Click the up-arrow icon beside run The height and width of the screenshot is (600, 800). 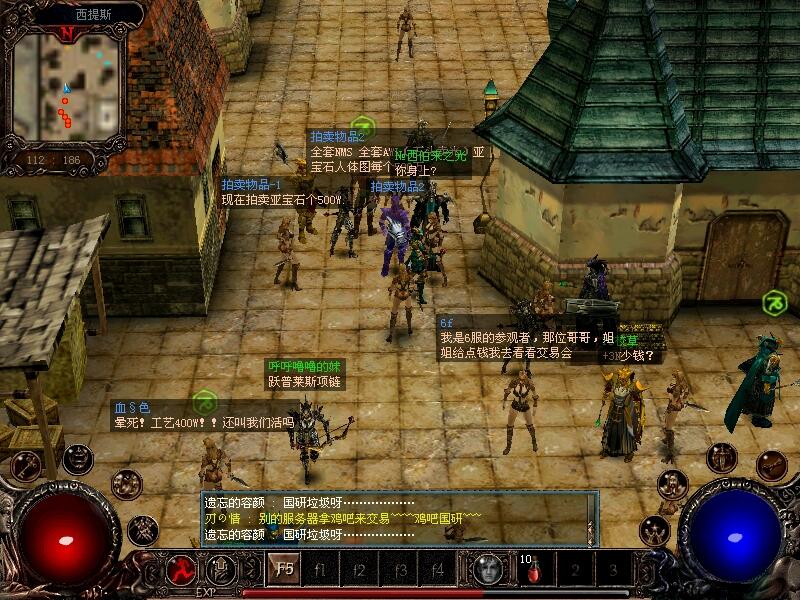click(x=221, y=569)
